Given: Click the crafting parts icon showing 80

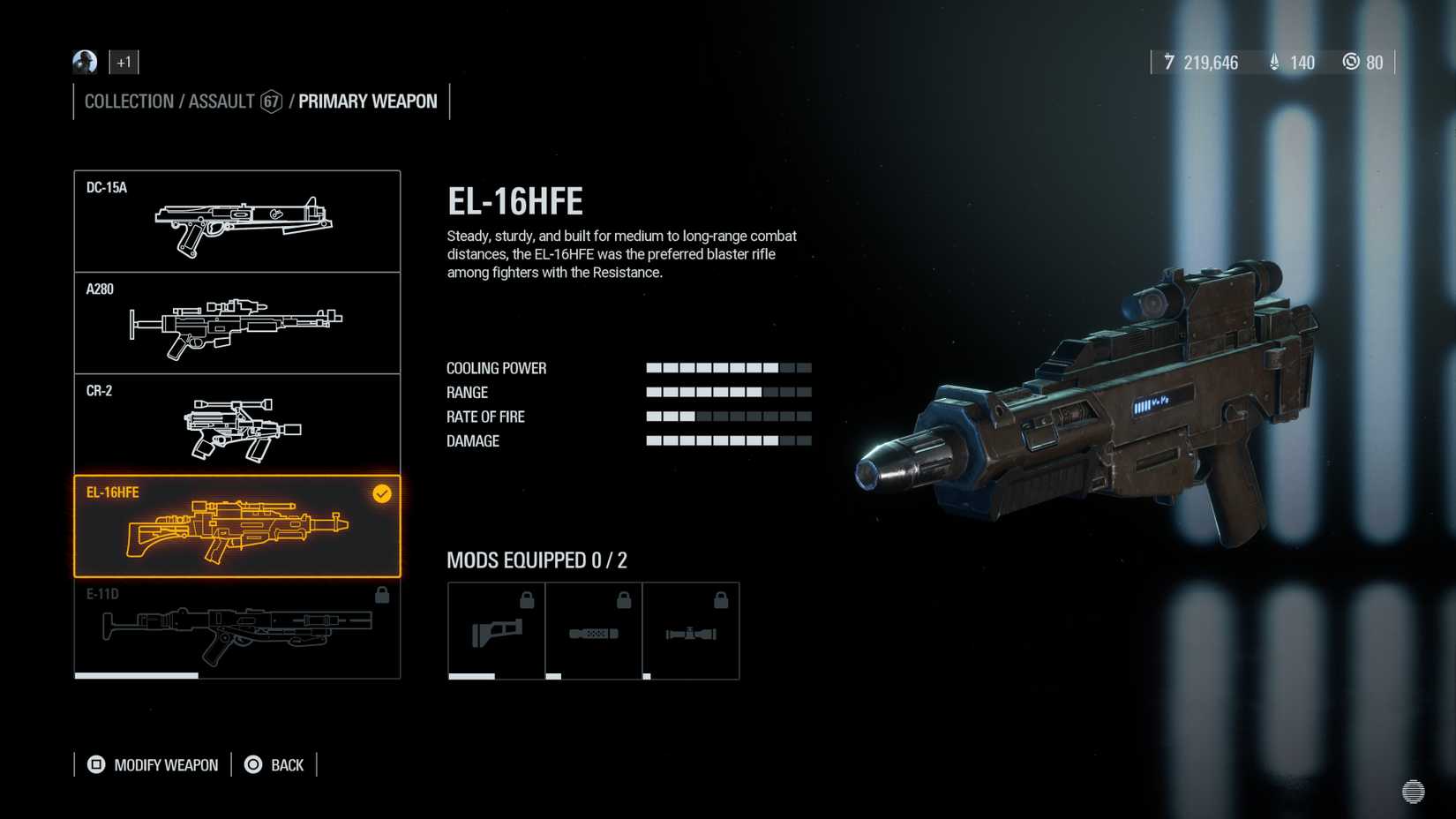Looking at the screenshot, I should point(1351,63).
